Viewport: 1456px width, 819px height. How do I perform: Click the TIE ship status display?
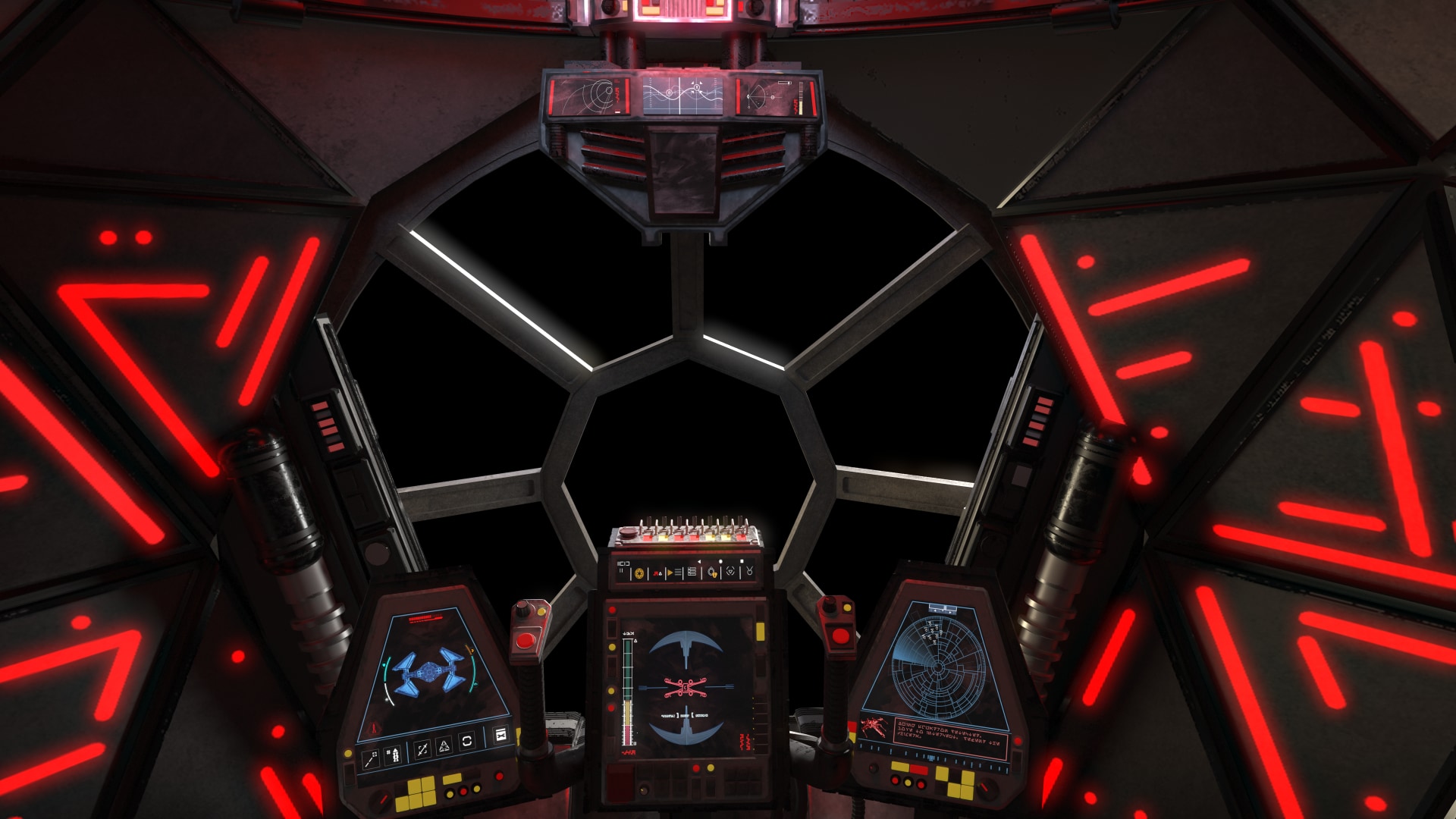tap(428, 673)
